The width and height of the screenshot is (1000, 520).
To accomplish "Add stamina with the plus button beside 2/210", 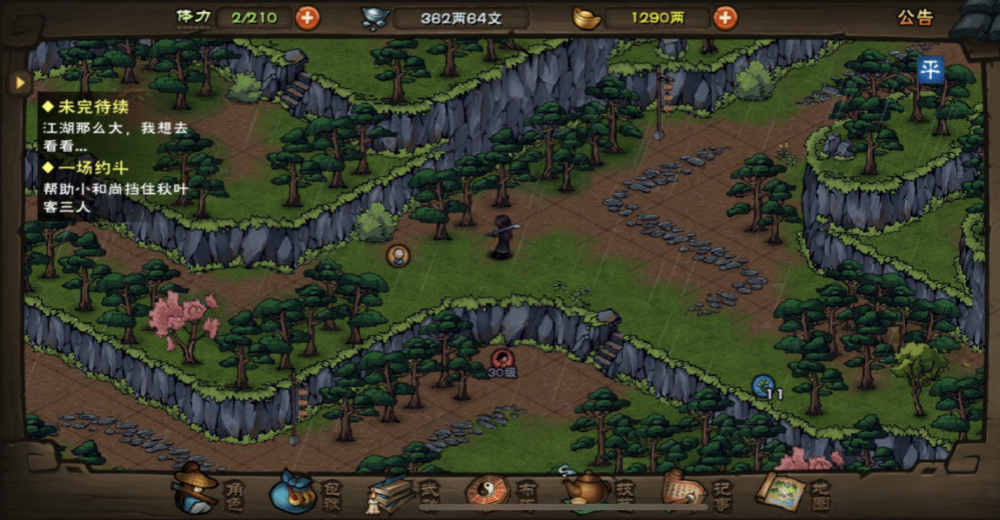I will point(307,17).
